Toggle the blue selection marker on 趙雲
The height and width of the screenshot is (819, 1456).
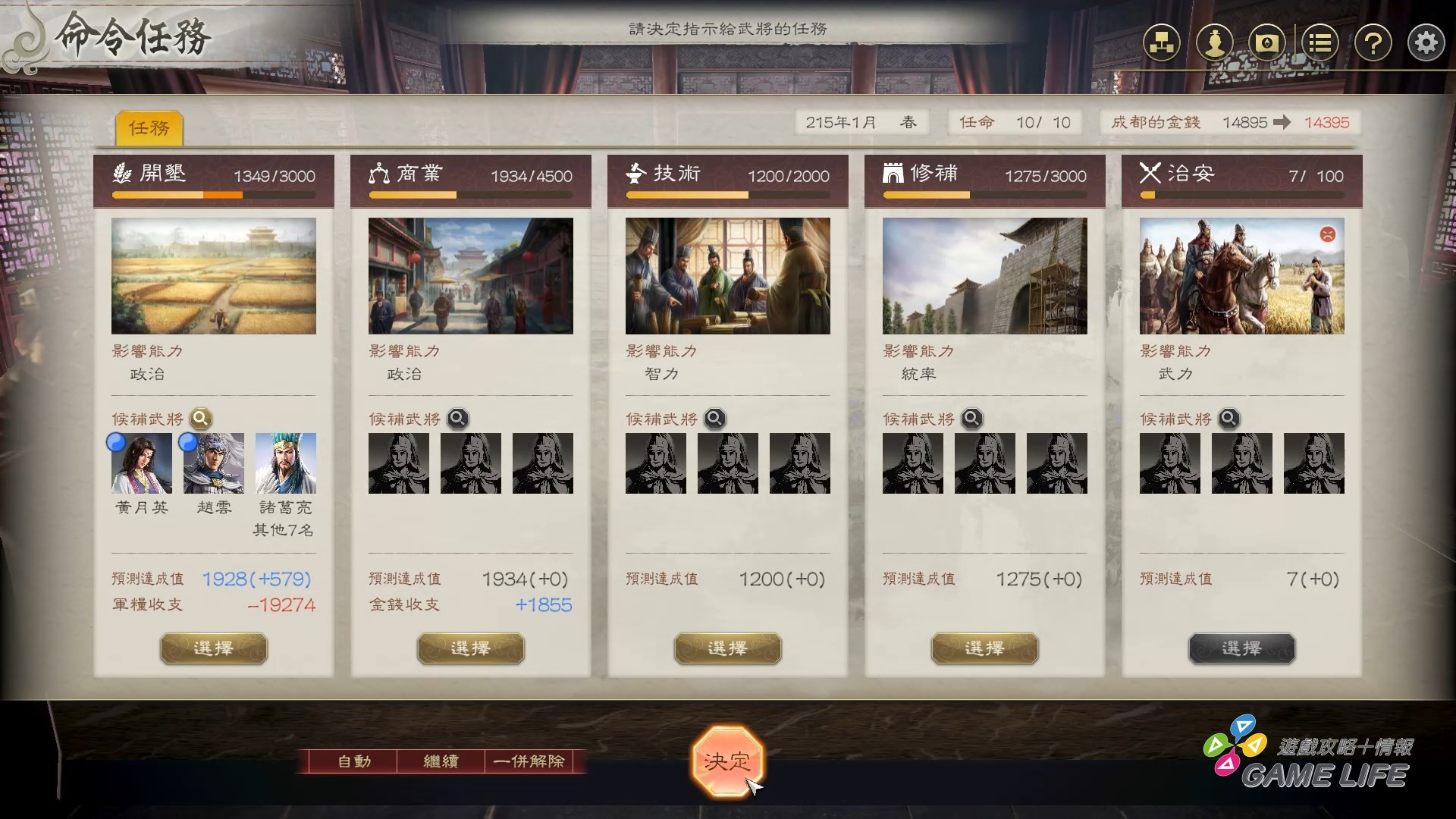click(189, 443)
